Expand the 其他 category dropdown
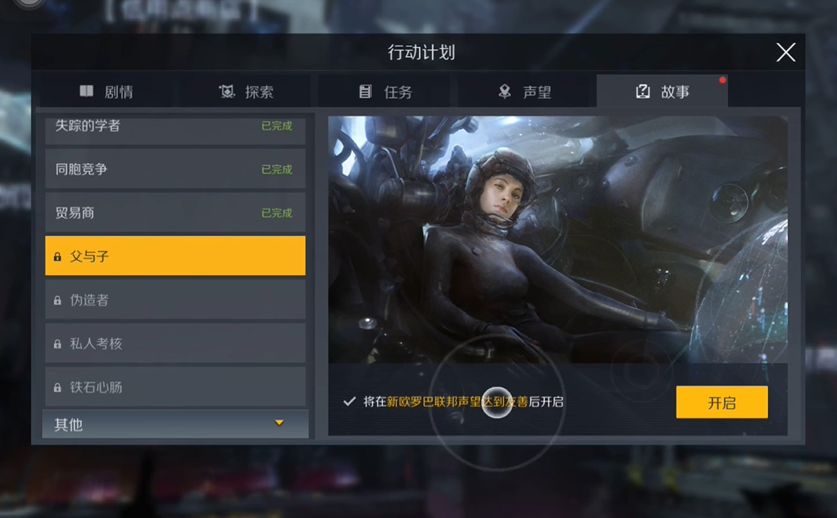The image size is (837, 518). tap(175, 424)
